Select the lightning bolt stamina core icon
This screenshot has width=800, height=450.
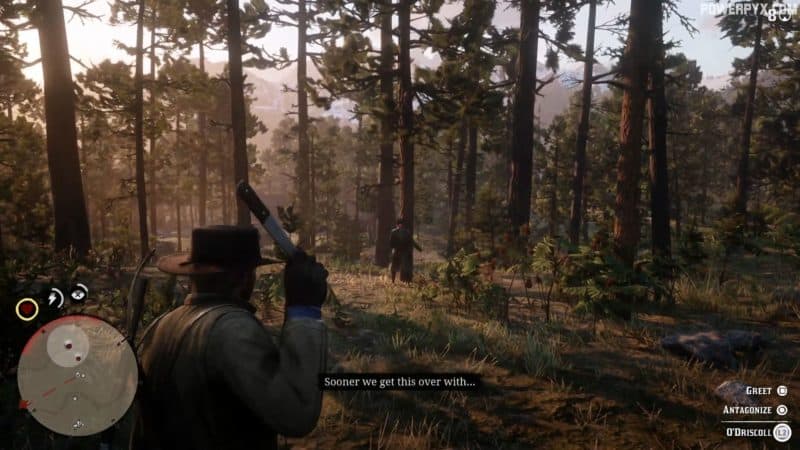55,297
